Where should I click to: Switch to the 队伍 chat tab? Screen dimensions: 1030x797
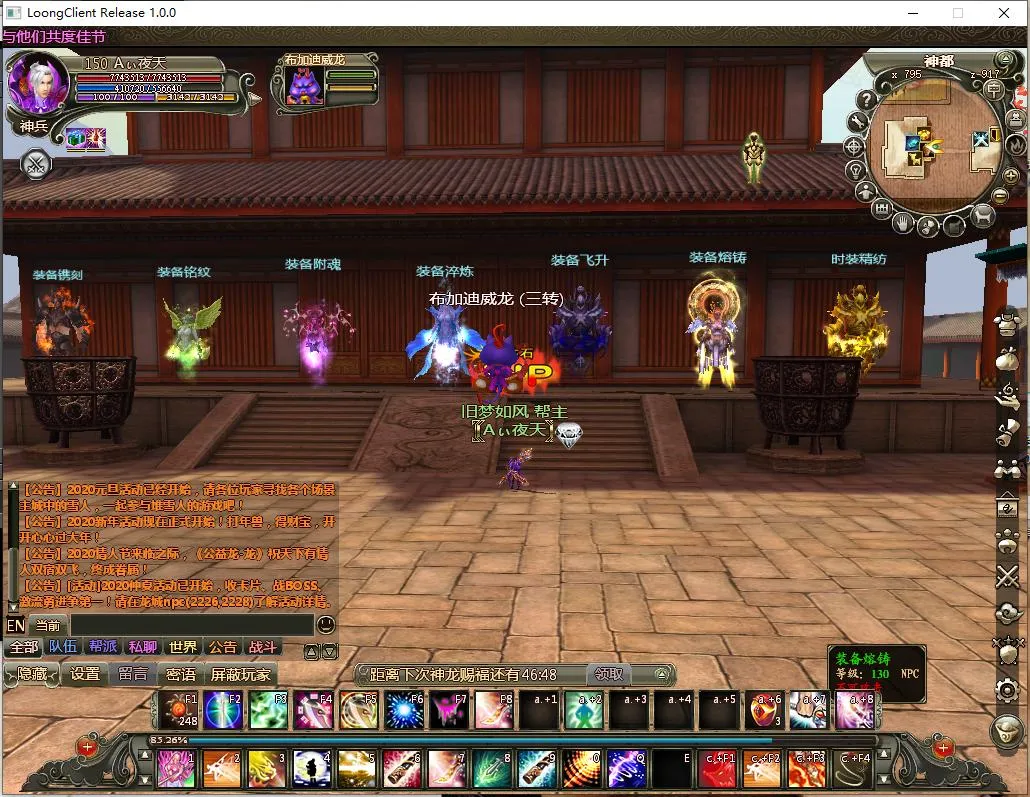pos(63,647)
